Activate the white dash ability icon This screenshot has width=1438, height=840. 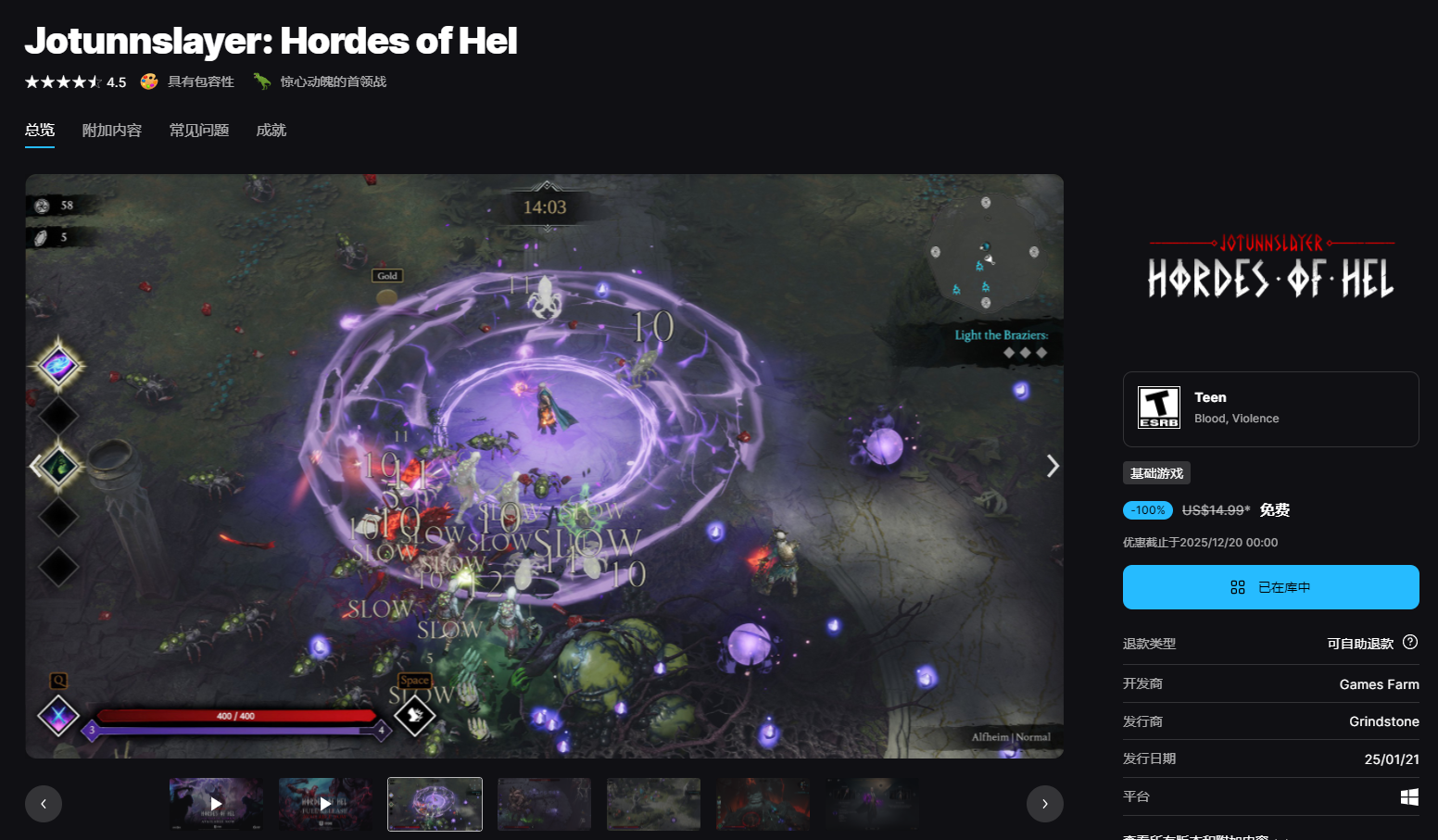pyautogui.click(x=414, y=715)
